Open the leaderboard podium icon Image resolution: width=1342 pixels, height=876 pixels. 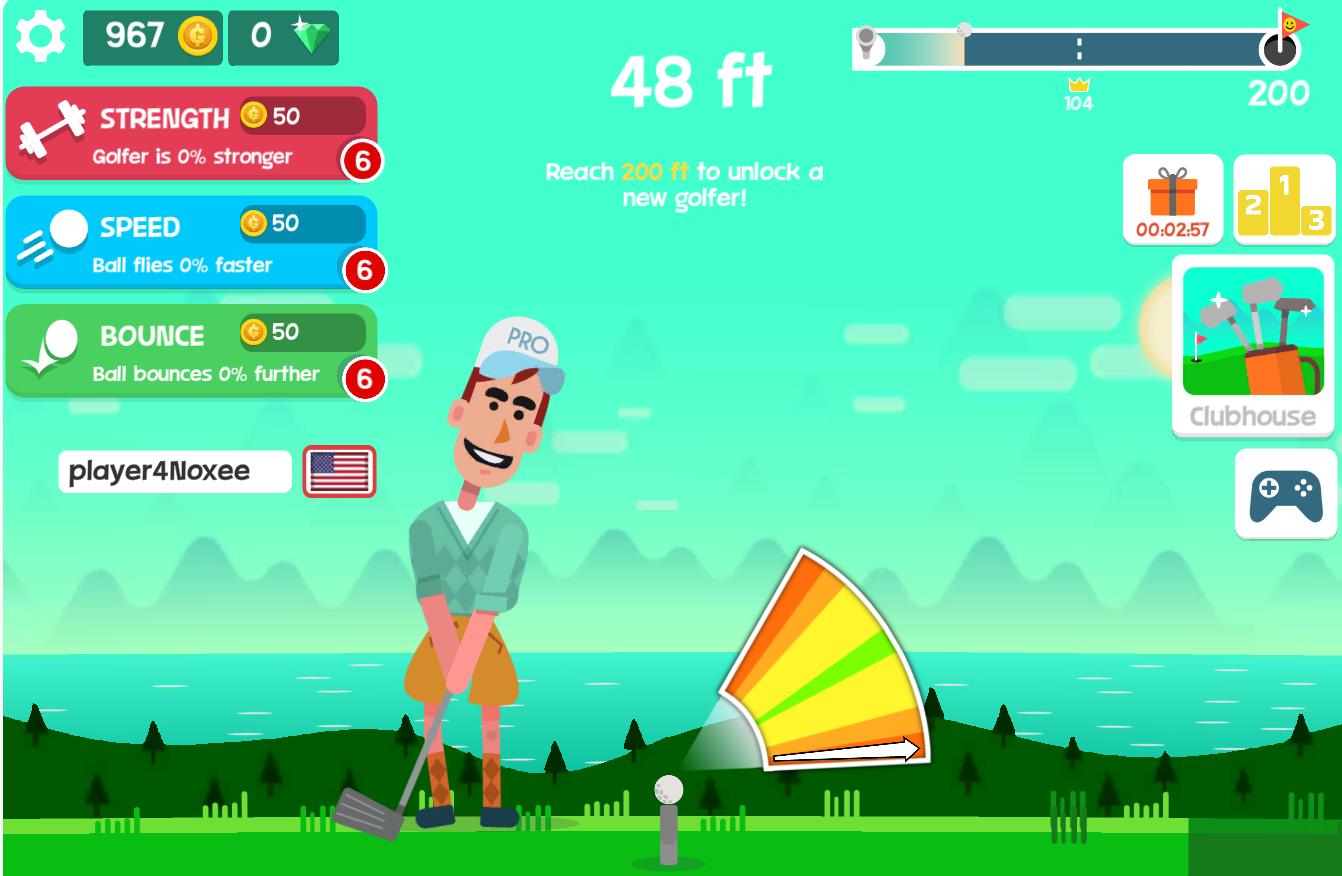pos(1285,199)
